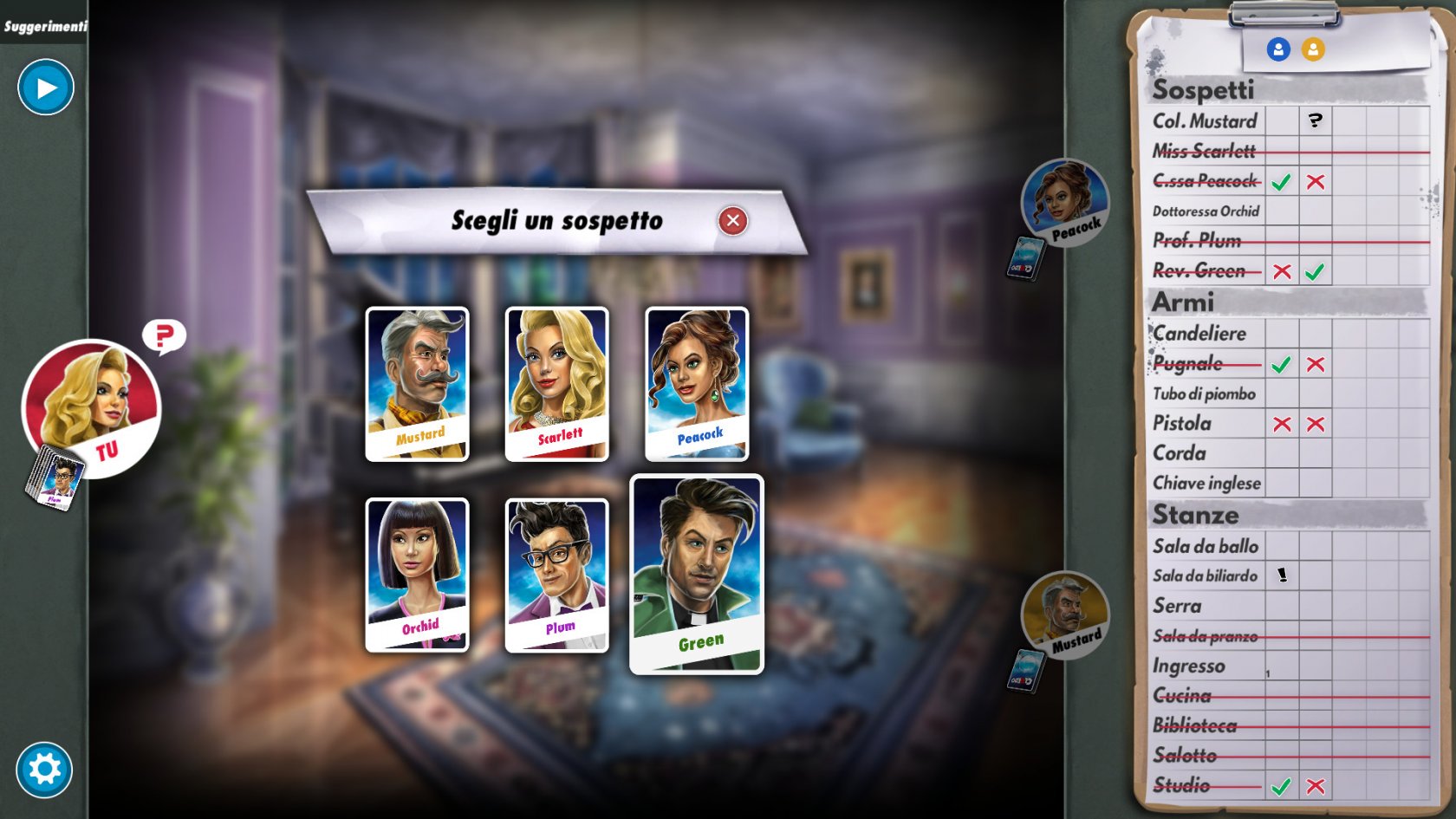
Task: Click the Peacock opponent portrait
Action: [x=1064, y=202]
